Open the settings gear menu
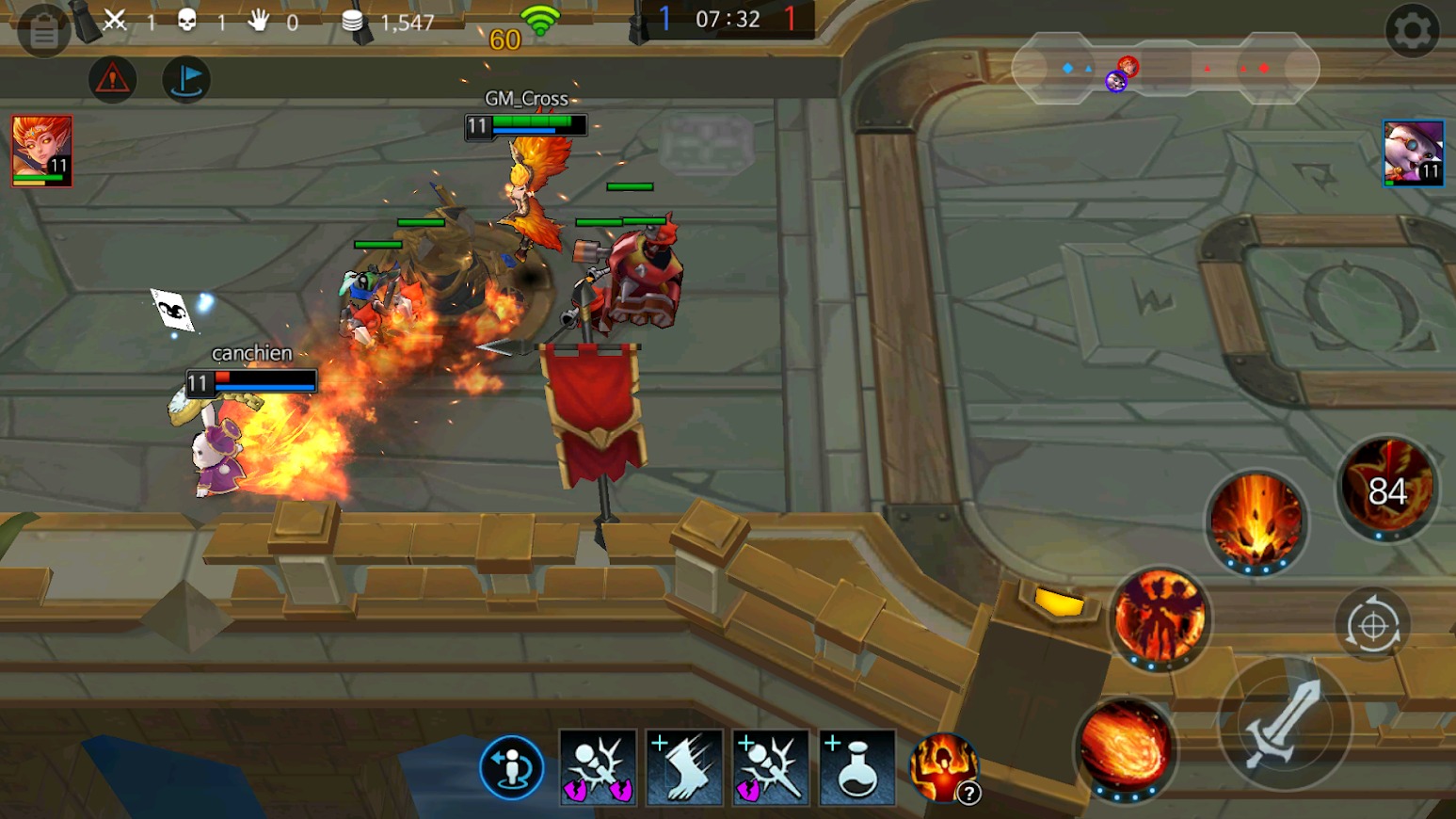Screen dimensions: 1456x819 [1412, 31]
